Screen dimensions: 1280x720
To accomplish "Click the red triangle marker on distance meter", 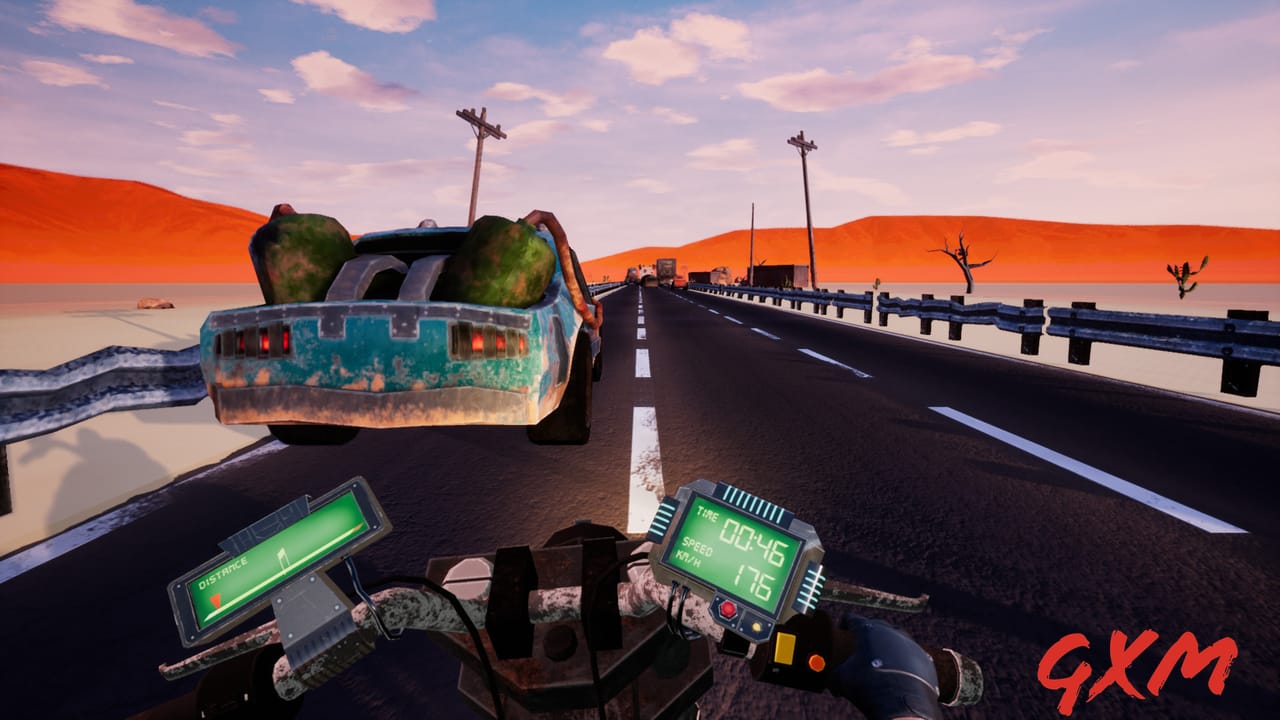I will (216, 601).
